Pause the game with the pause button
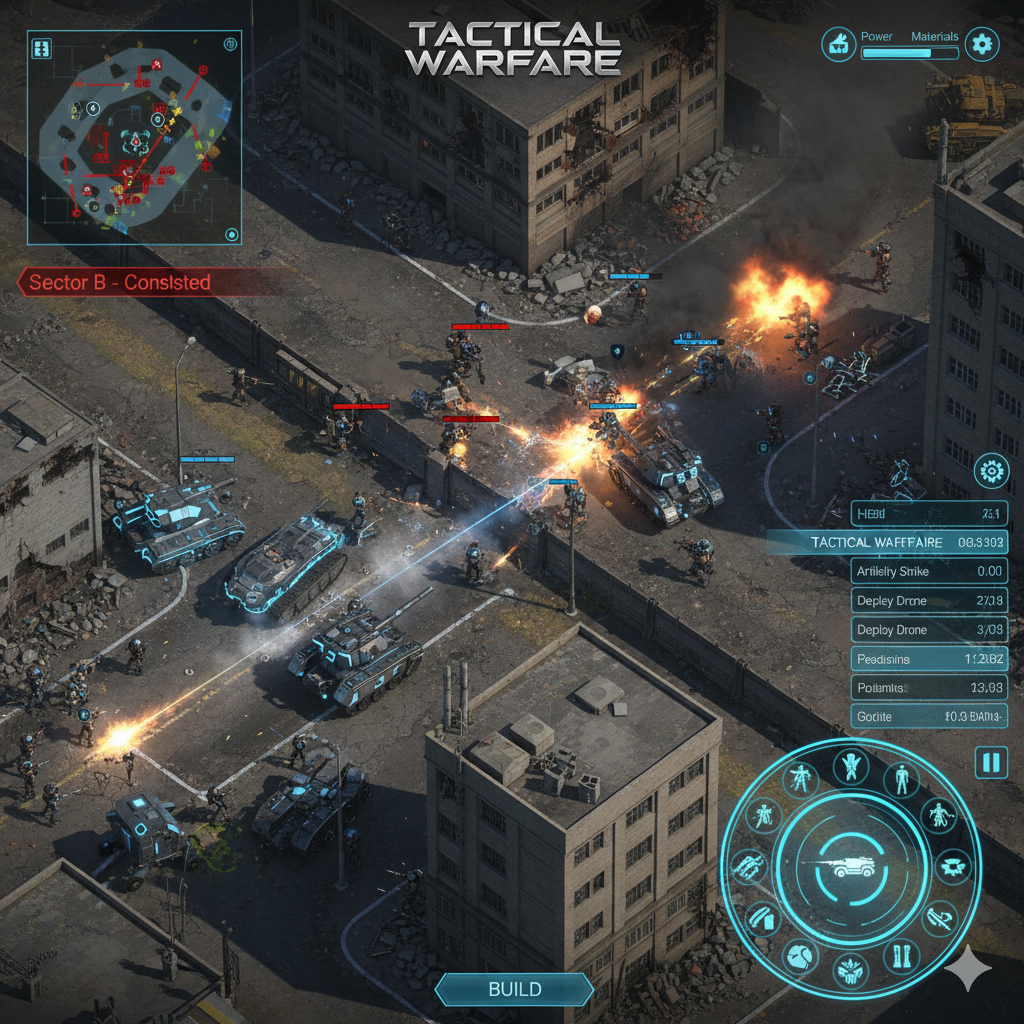Image resolution: width=1024 pixels, height=1024 pixels. click(990, 763)
